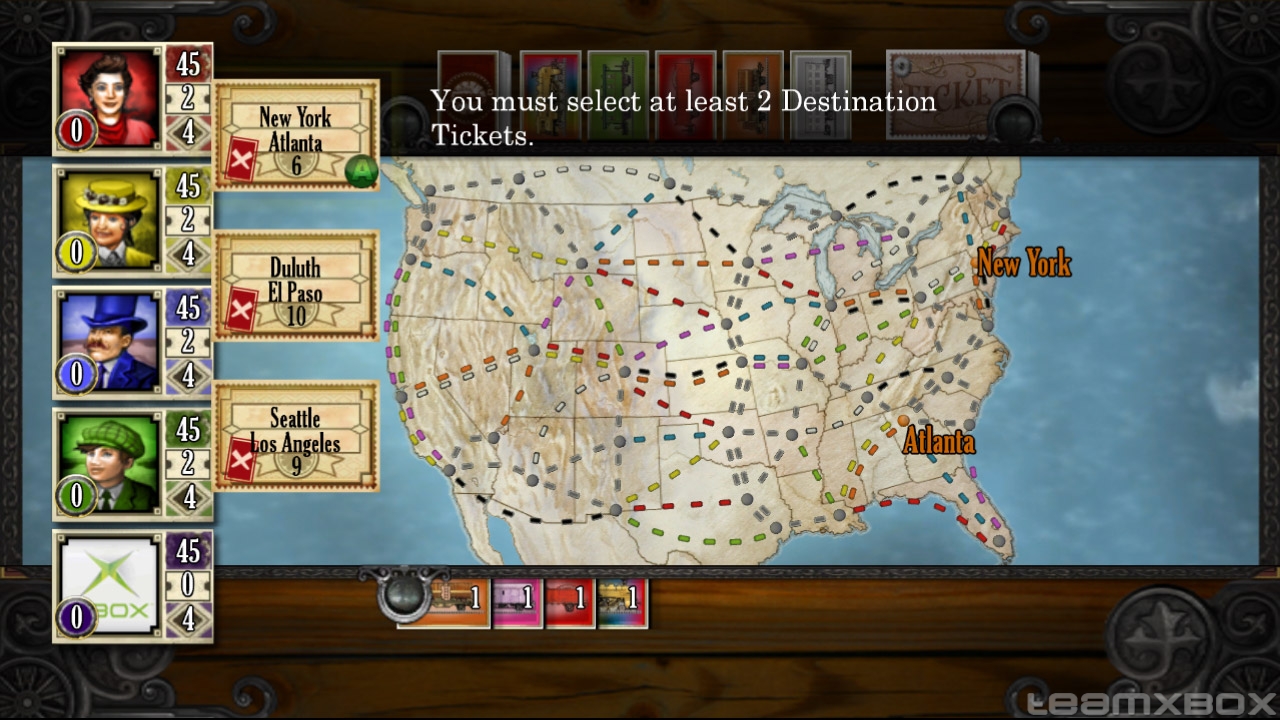This screenshot has height=720, width=1280.
Task: Take the face-up rainbow locomotive card
Action: click(x=550, y=94)
